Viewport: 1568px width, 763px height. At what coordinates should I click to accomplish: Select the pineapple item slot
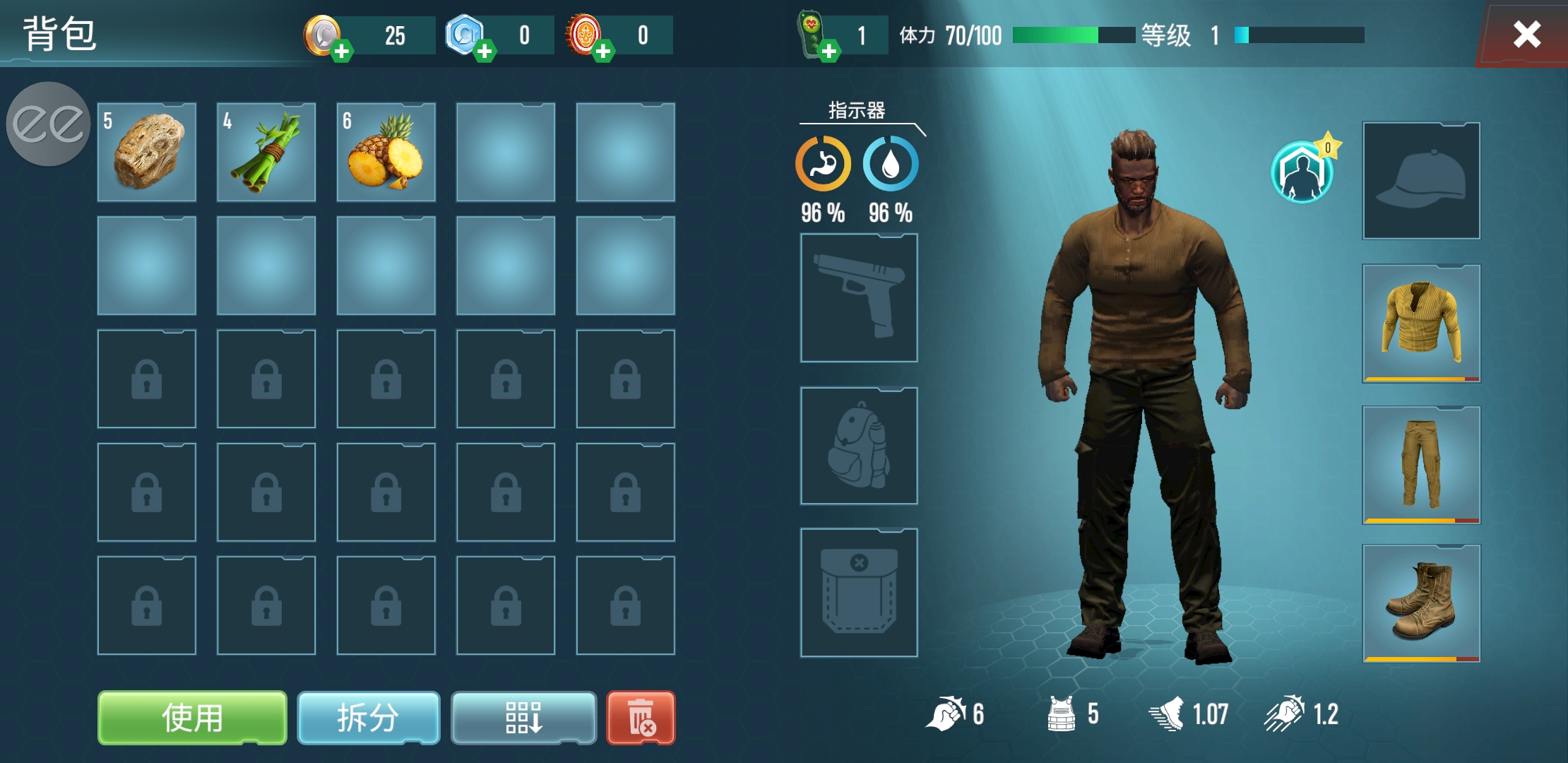[x=386, y=152]
